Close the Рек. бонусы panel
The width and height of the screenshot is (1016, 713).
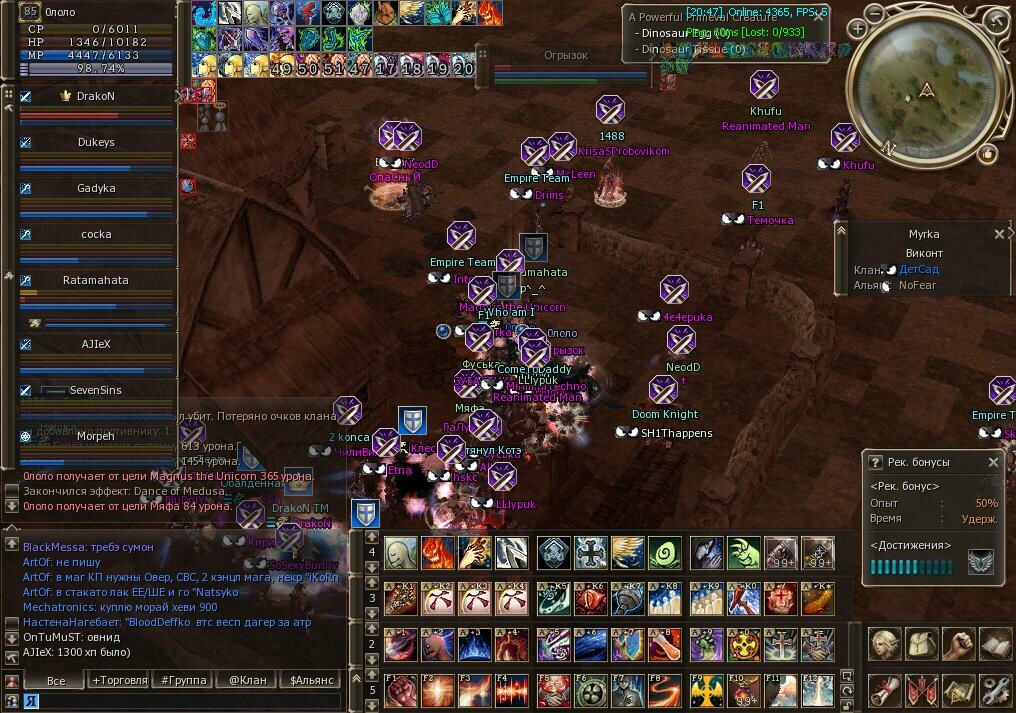tap(993, 462)
